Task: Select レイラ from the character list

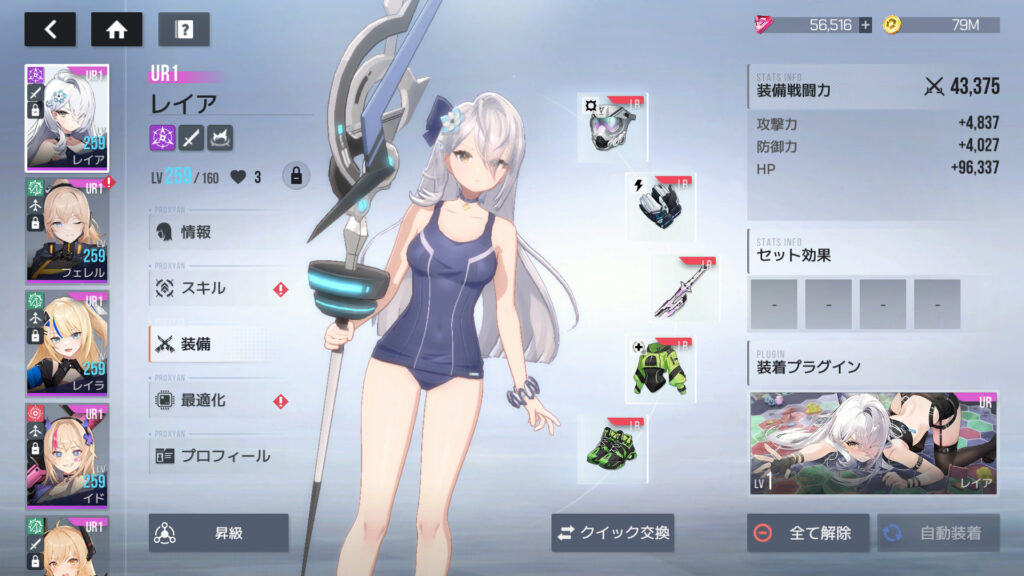Action: tap(67, 343)
